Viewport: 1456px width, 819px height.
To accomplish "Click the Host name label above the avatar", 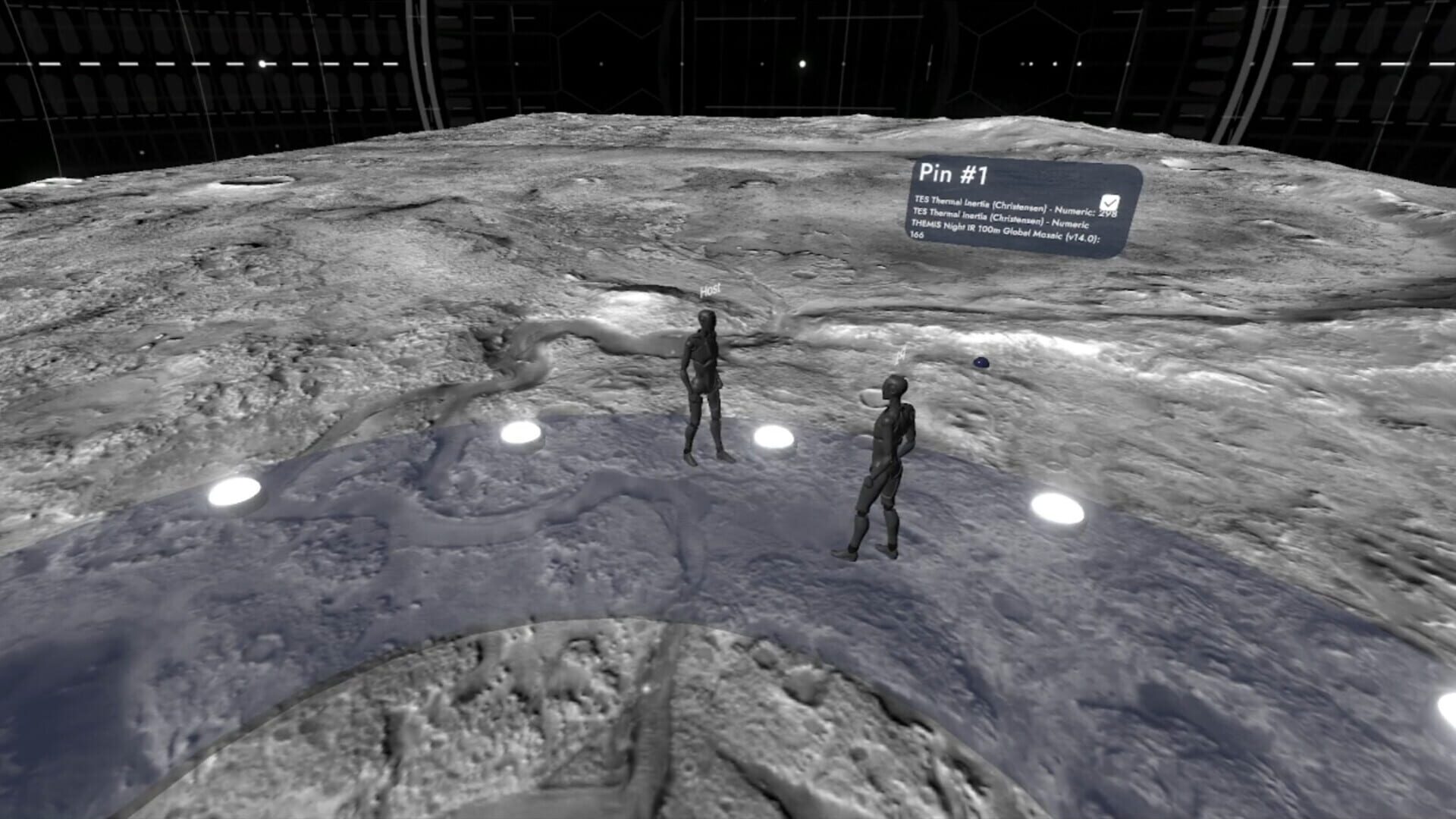I will 710,289.
